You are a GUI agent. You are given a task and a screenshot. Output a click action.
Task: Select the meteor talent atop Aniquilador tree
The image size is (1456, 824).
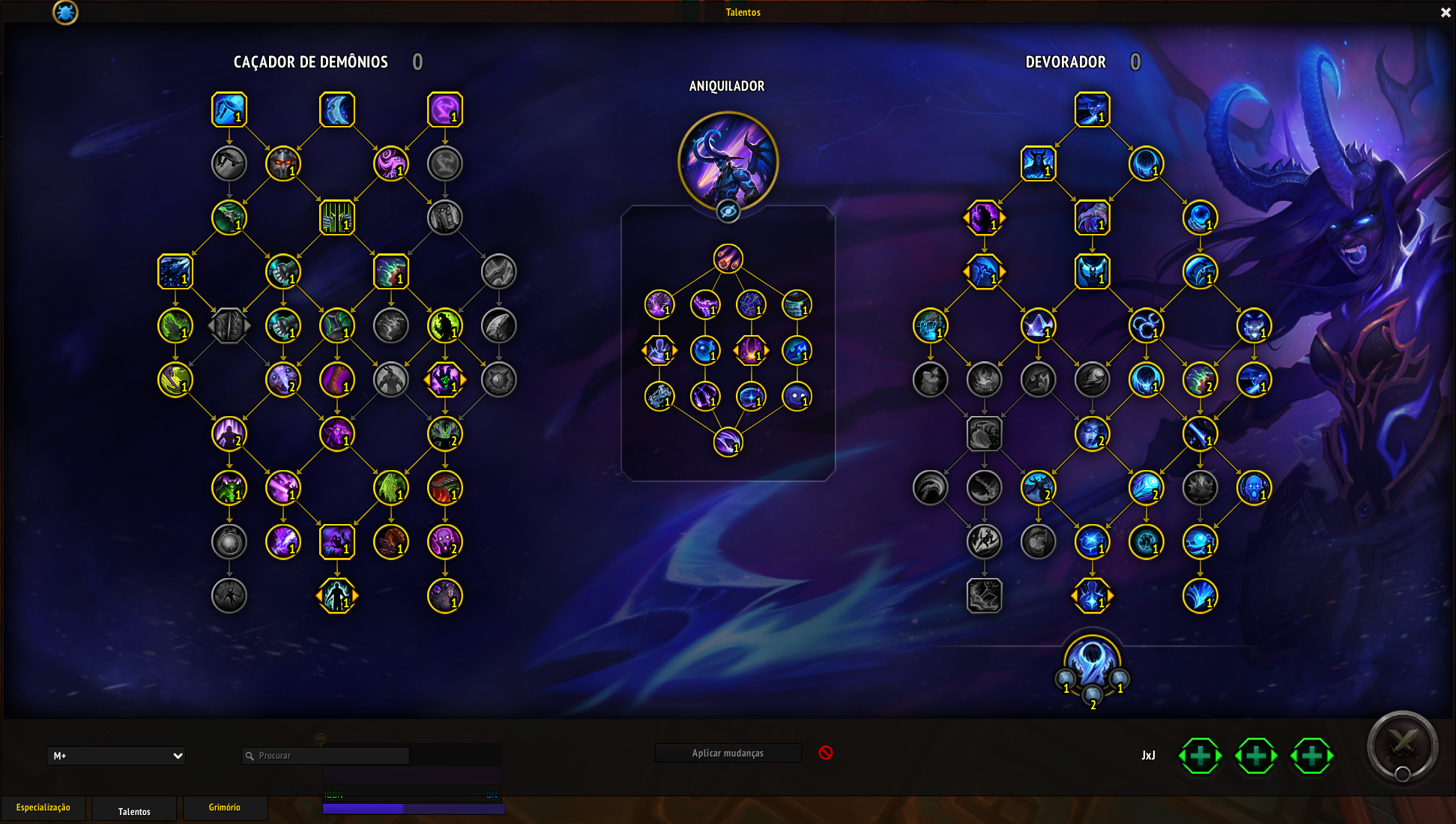coord(728,259)
